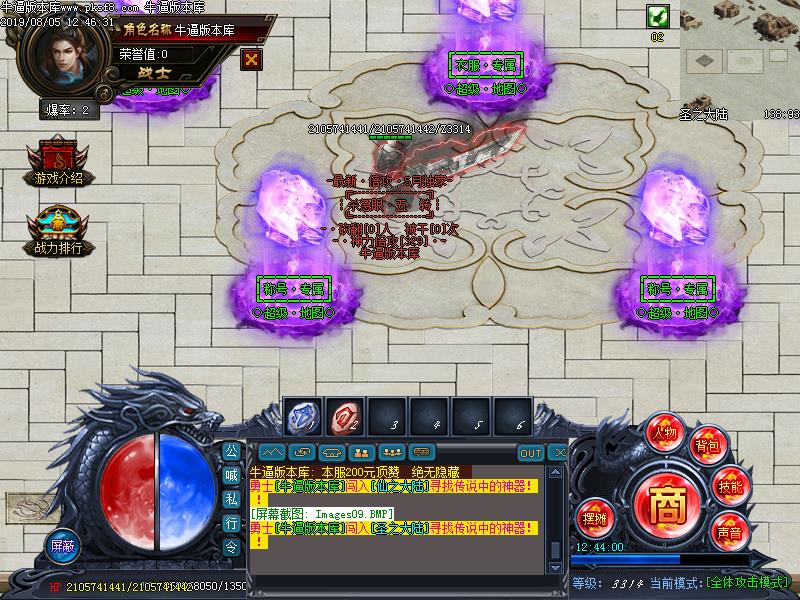
Task: Open the 背包 backpack button
Action: tap(708, 446)
